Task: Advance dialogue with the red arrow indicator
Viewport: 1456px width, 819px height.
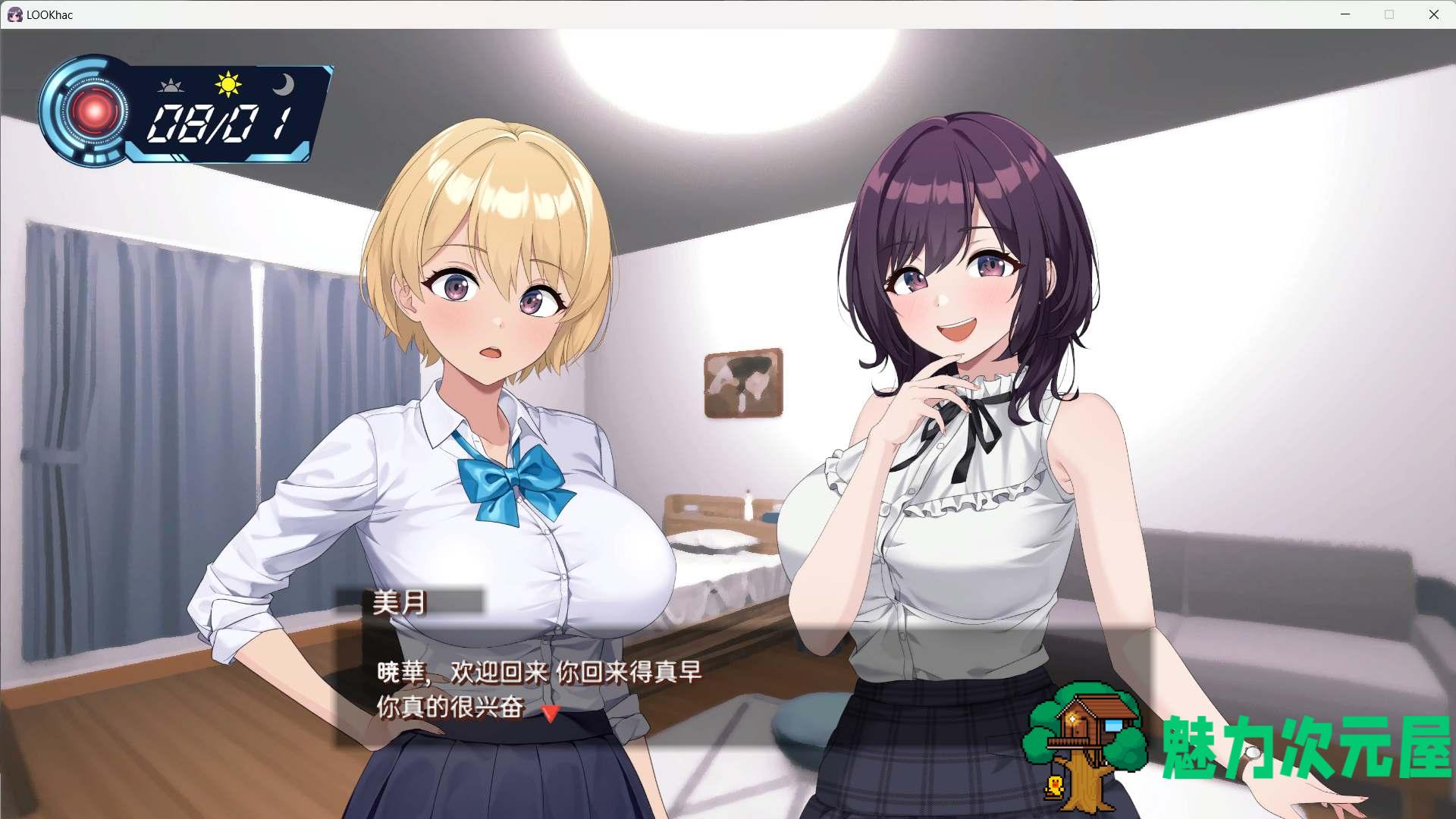Action: [551, 713]
